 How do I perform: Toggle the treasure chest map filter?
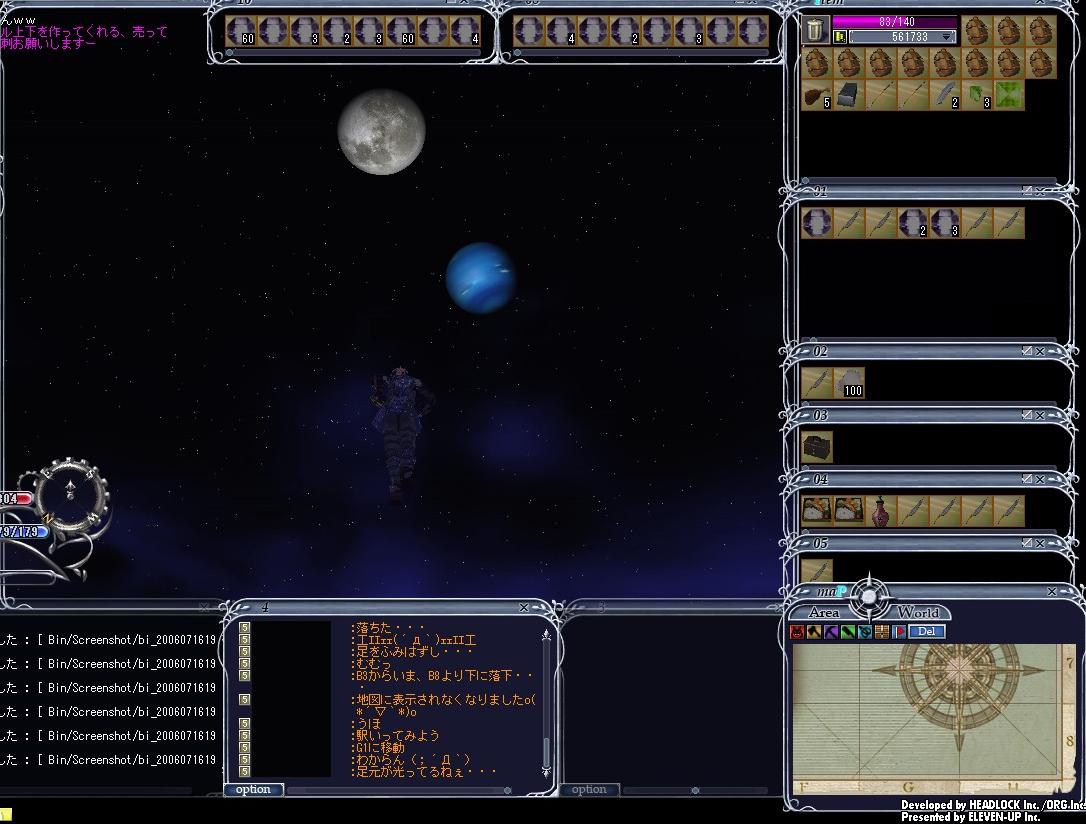pyautogui.click(x=882, y=632)
